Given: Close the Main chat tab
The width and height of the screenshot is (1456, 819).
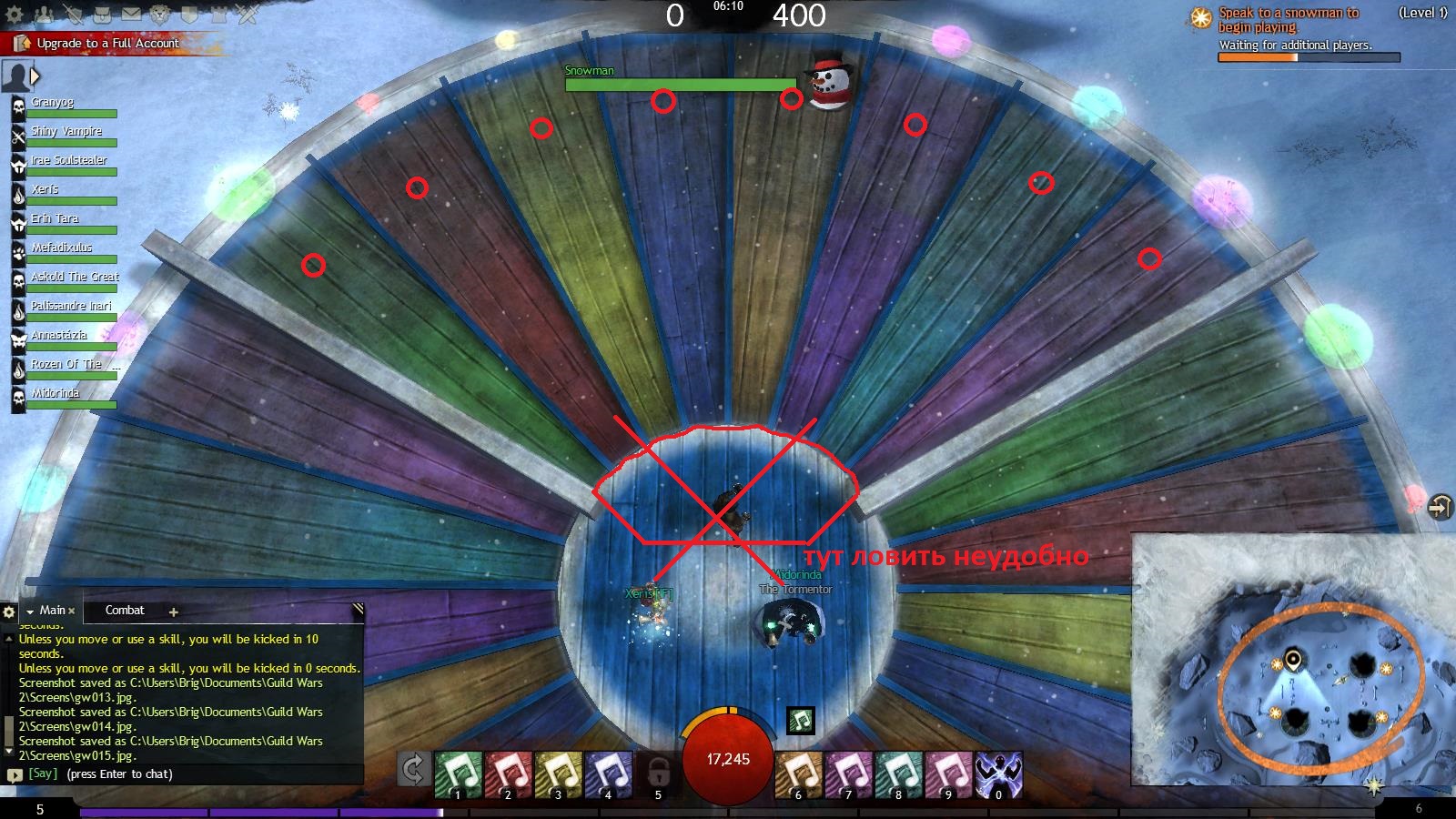Looking at the screenshot, I should tap(72, 611).
